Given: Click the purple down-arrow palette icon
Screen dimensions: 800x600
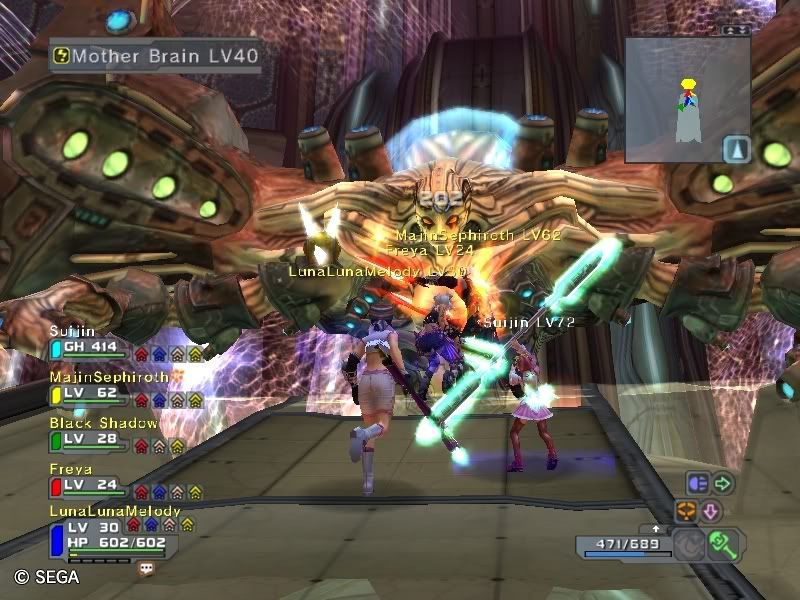Looking at the screenshot, I should pyautogui.click(x=711, y=512).
